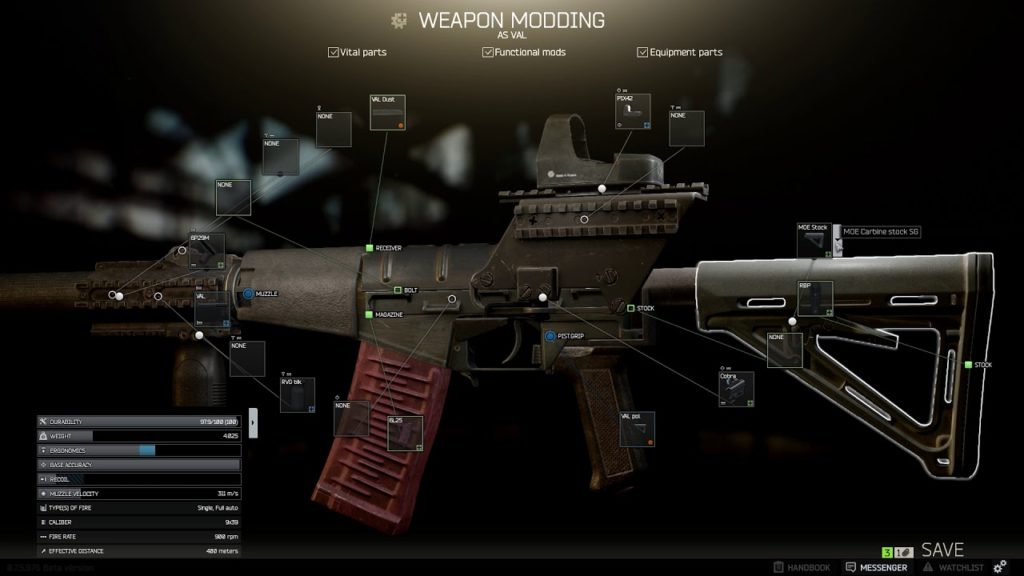1024x576 pixels.
Task: Select the 6L25 magazine slot
Action: pos(405,433)
